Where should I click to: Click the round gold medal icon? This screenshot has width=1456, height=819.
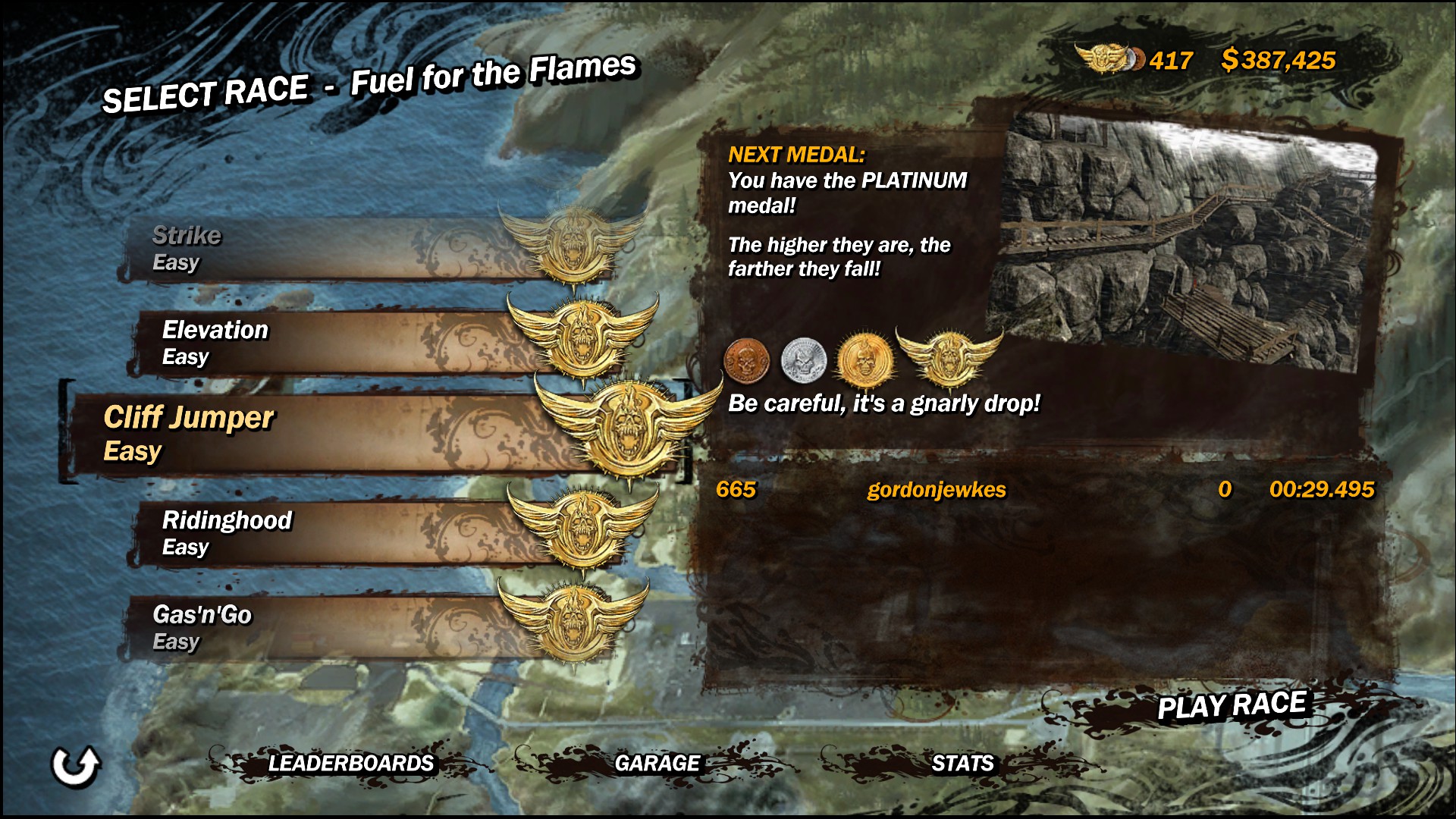(x=864, y=359)
